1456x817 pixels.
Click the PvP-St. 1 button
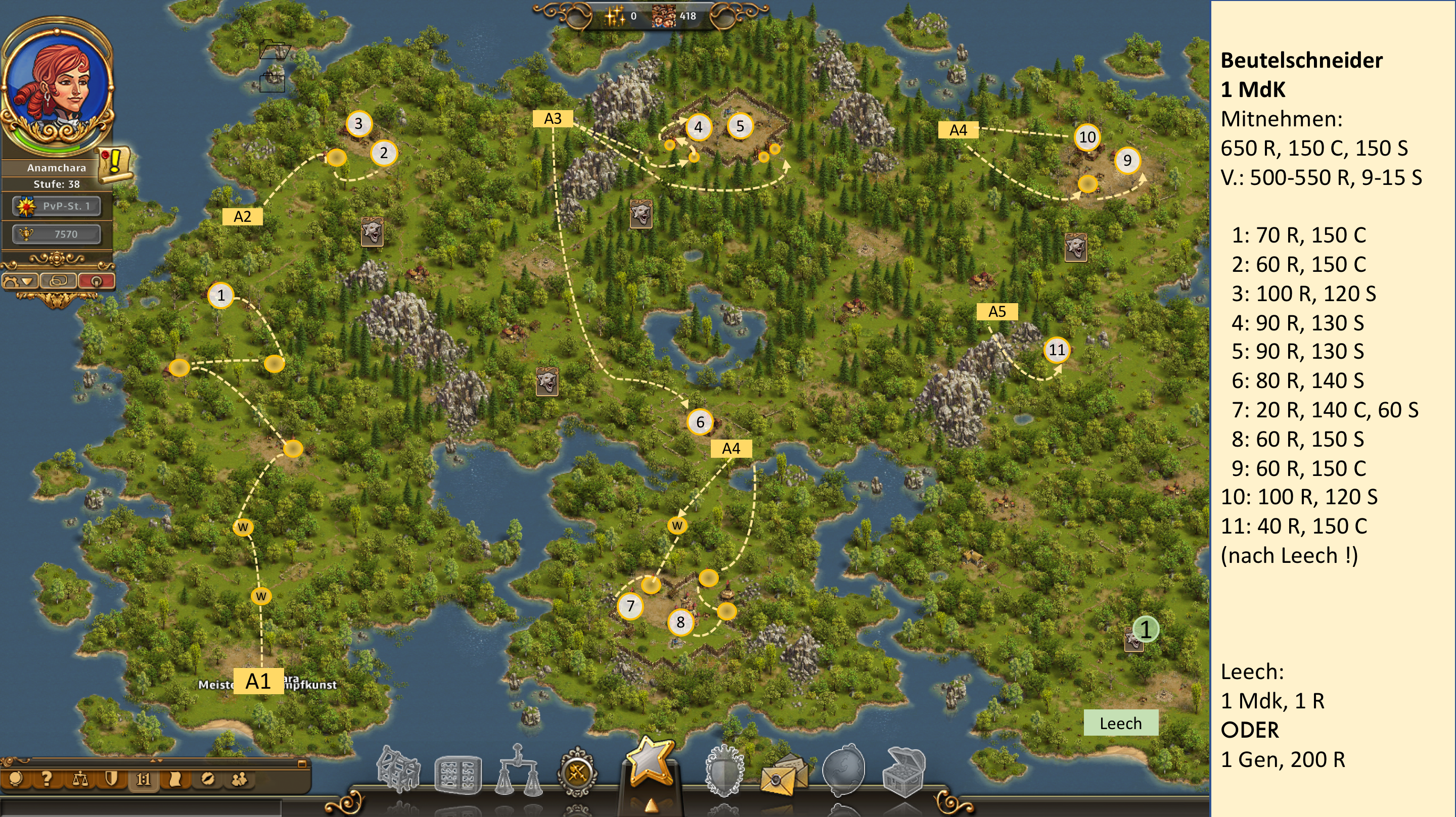[57, 206]
